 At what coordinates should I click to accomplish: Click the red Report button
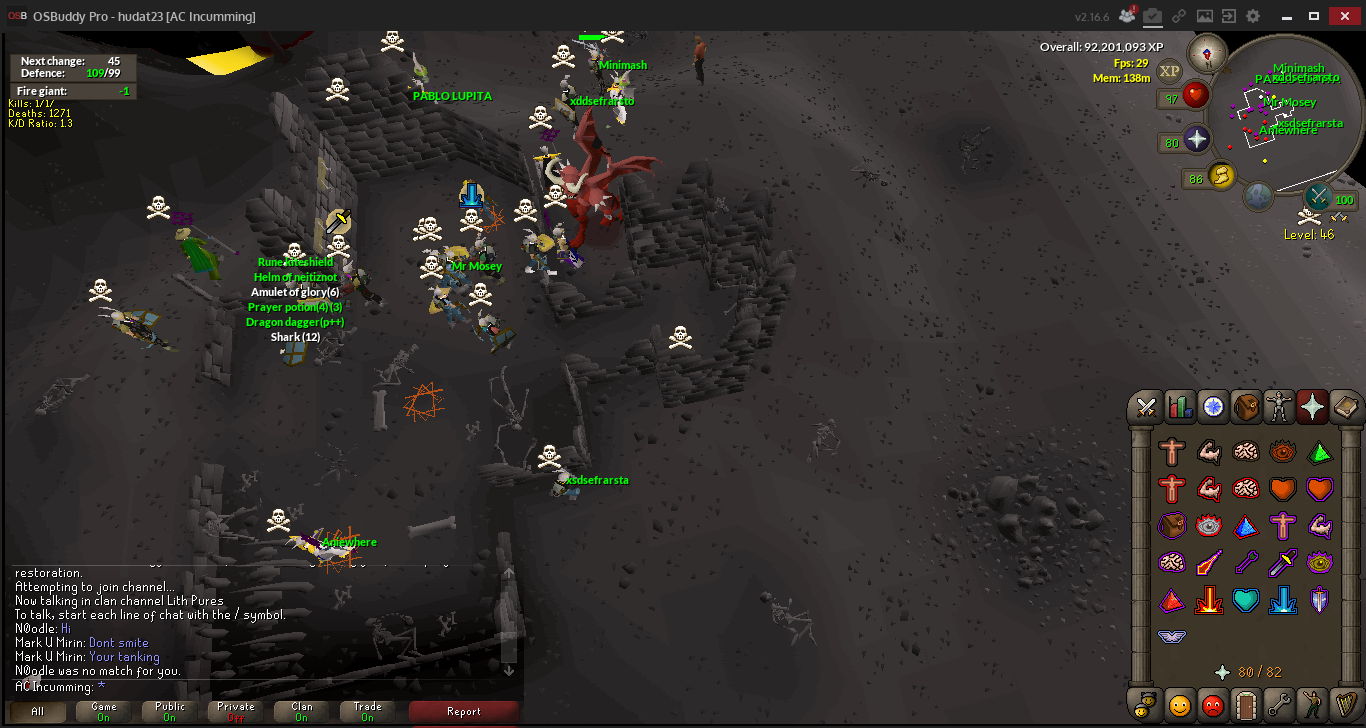pyautogui.click(x=464, y=712)
